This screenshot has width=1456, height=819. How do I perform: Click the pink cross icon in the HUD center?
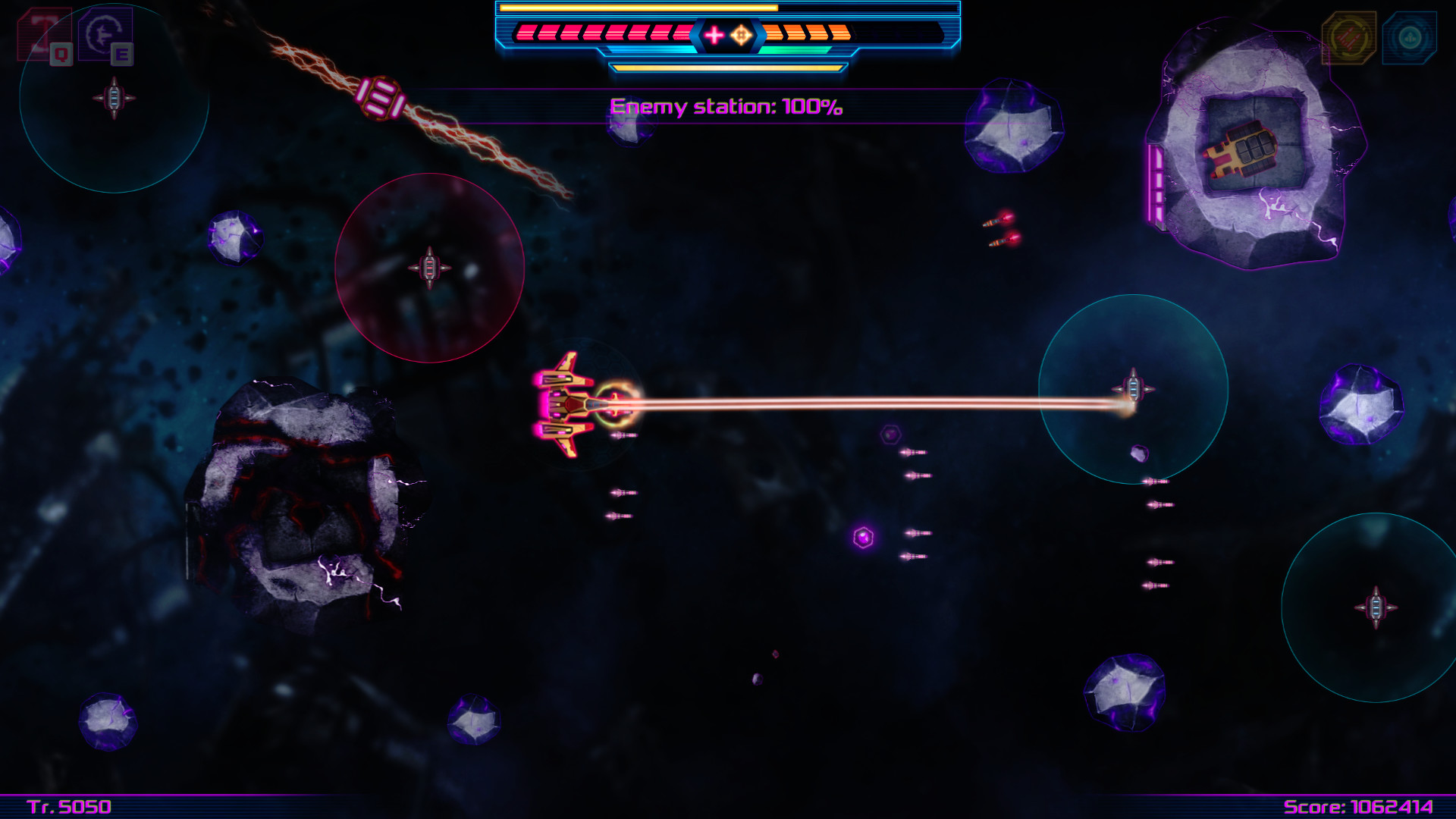(713, 34)
